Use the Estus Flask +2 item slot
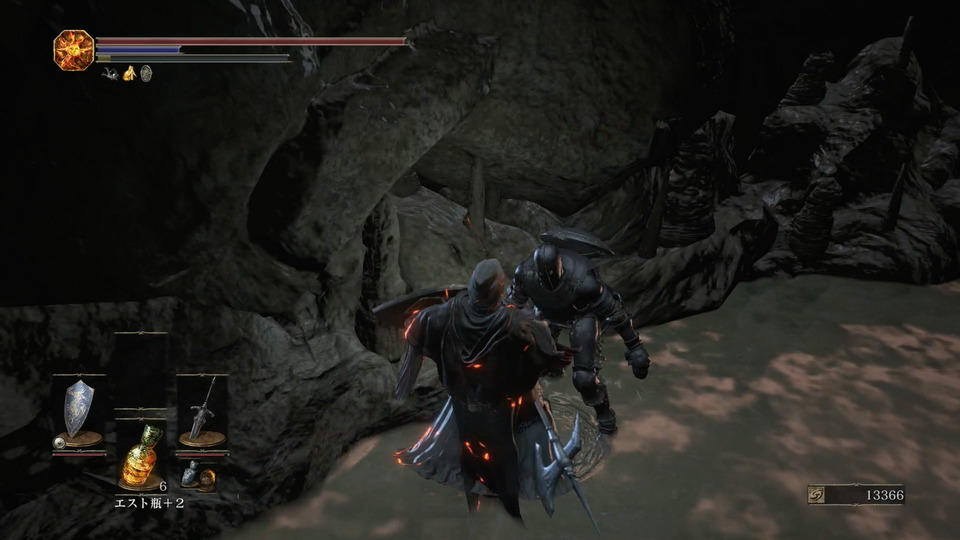Screen dimensions: 960x540 [140, 458]
